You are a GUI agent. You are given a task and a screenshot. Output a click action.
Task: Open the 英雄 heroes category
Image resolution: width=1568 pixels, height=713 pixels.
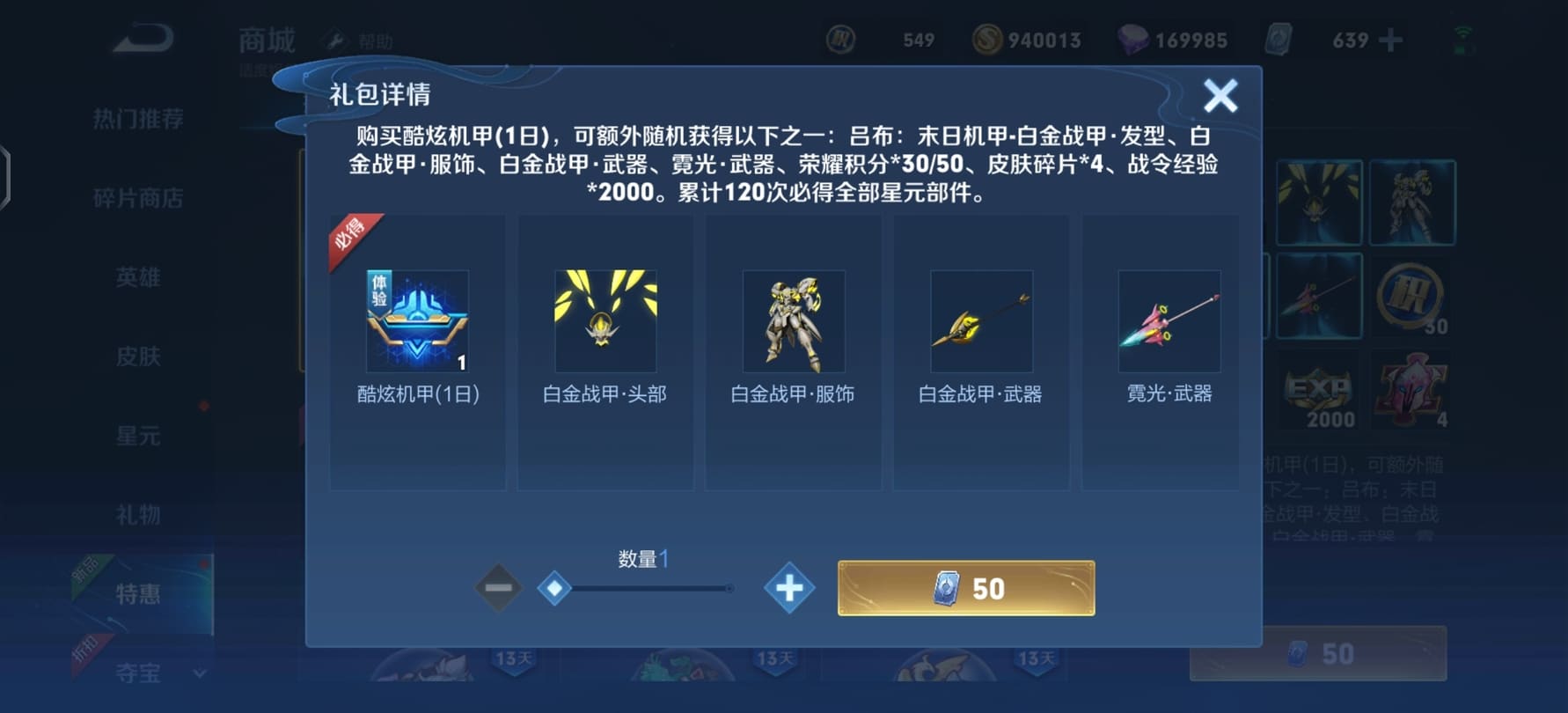coord(138,277)
